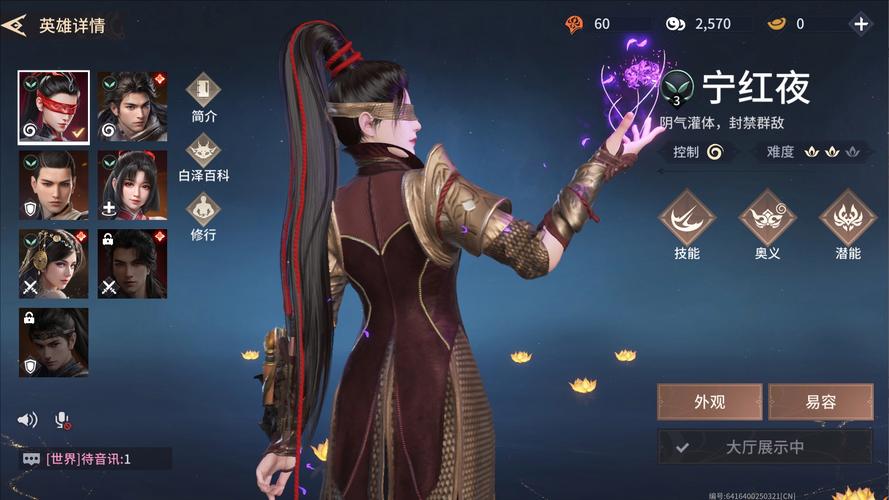Open the 外观 appearance menu
Screen dimensions: 889x500
pyautogui.click(x=709, y=402)
